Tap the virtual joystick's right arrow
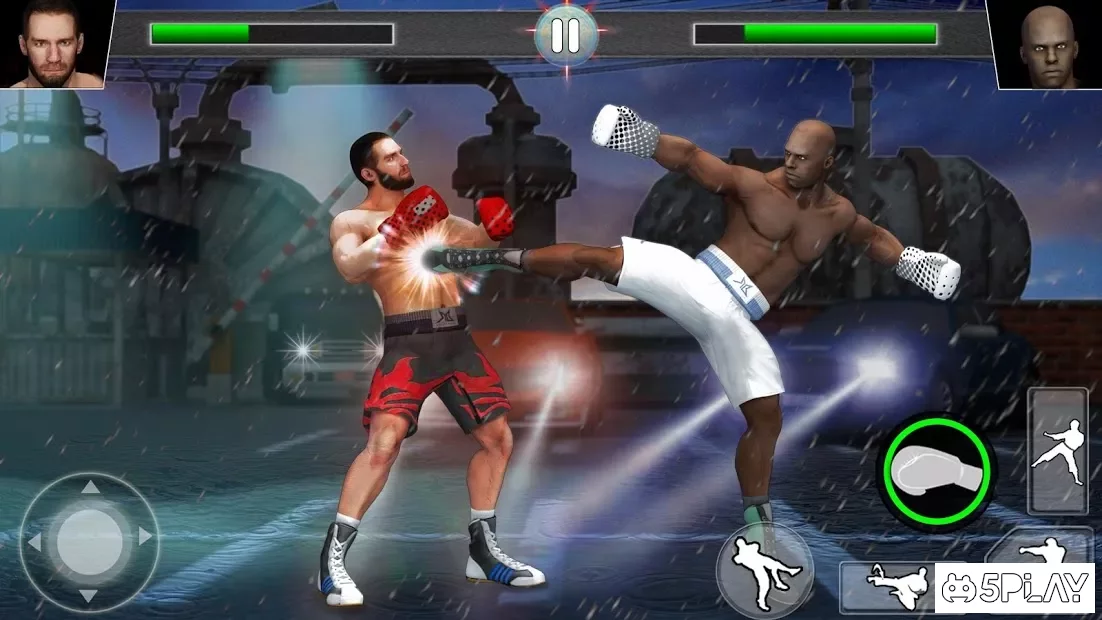 click(x=145, y=537)
